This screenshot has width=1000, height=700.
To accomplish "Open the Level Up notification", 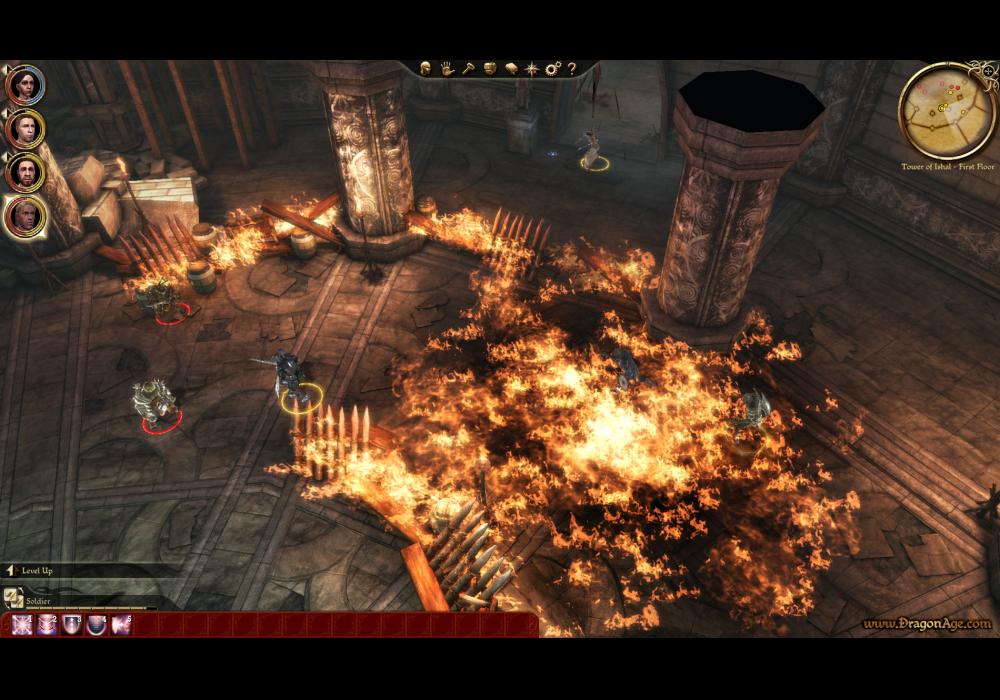I will [x=36, y=570].
